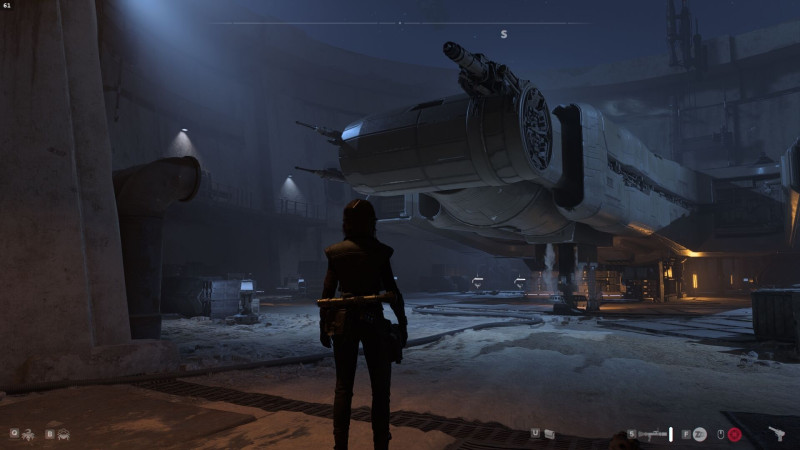The height and width of the screenshot is (450, 800).
Task: Trigger the red circular ability icon
Action: coord(735,434)
